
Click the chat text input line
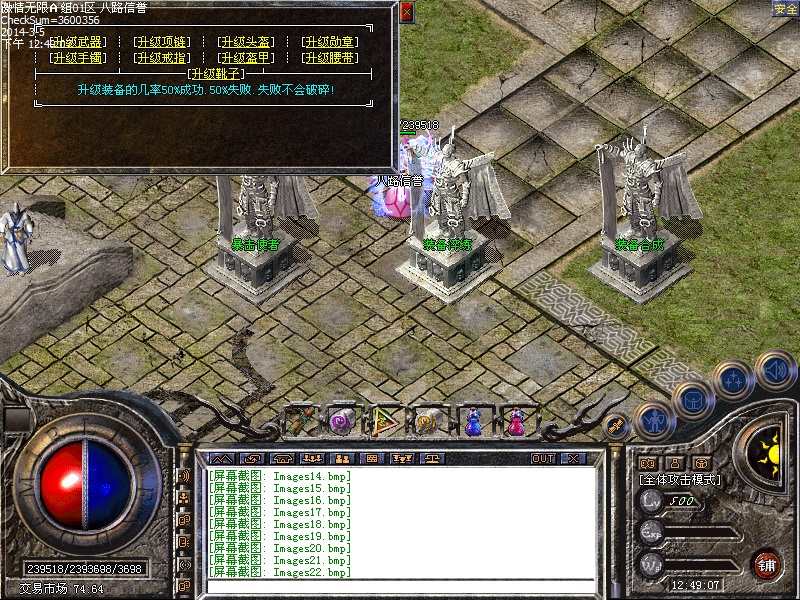400,586
